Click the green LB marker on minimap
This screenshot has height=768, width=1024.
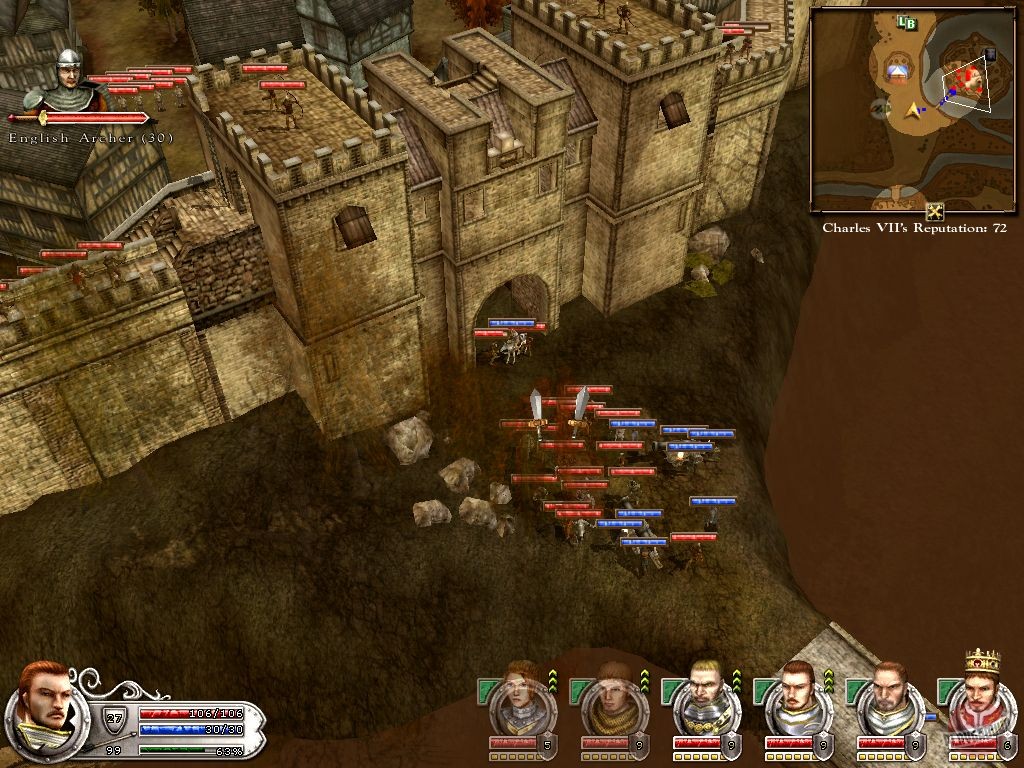pos(907,22)
